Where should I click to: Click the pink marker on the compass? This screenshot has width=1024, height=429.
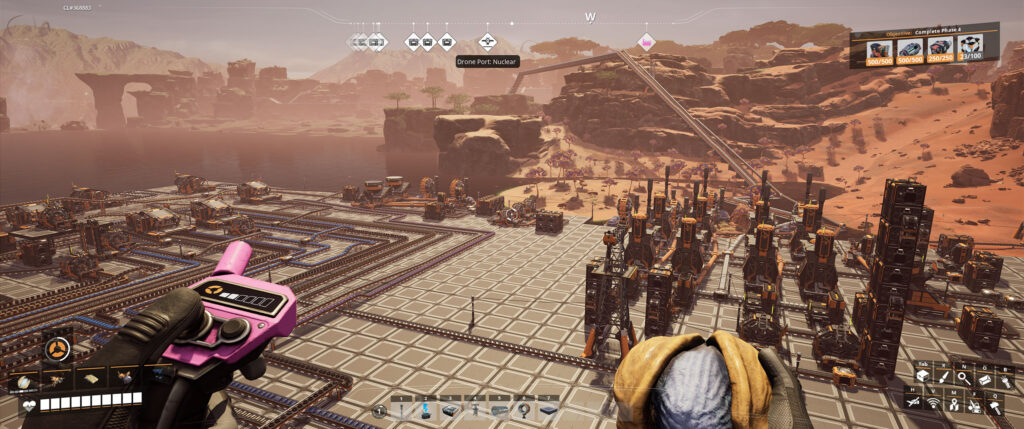[646, 41]
